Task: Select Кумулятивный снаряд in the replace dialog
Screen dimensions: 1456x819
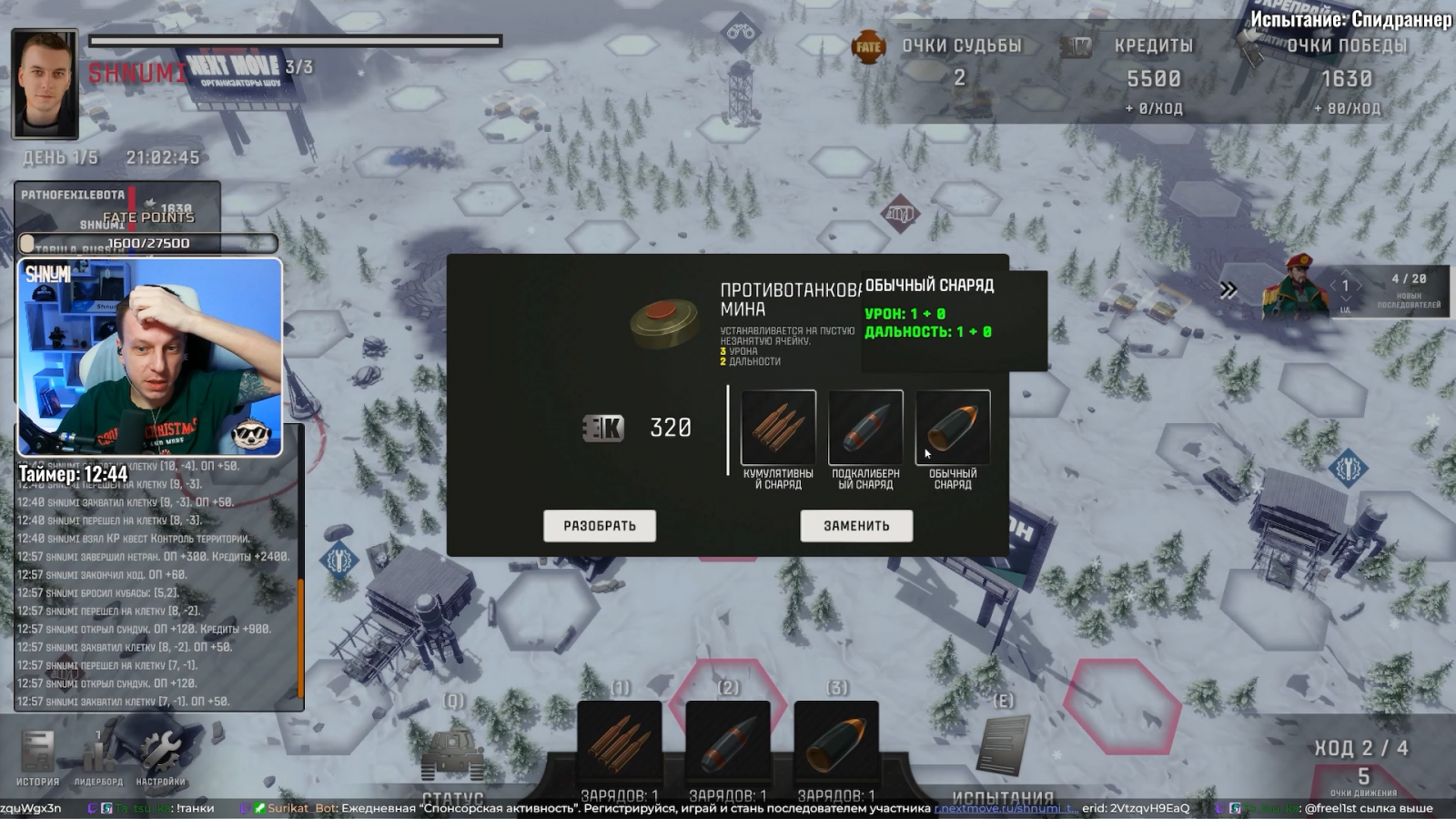Action: point(778,428)
